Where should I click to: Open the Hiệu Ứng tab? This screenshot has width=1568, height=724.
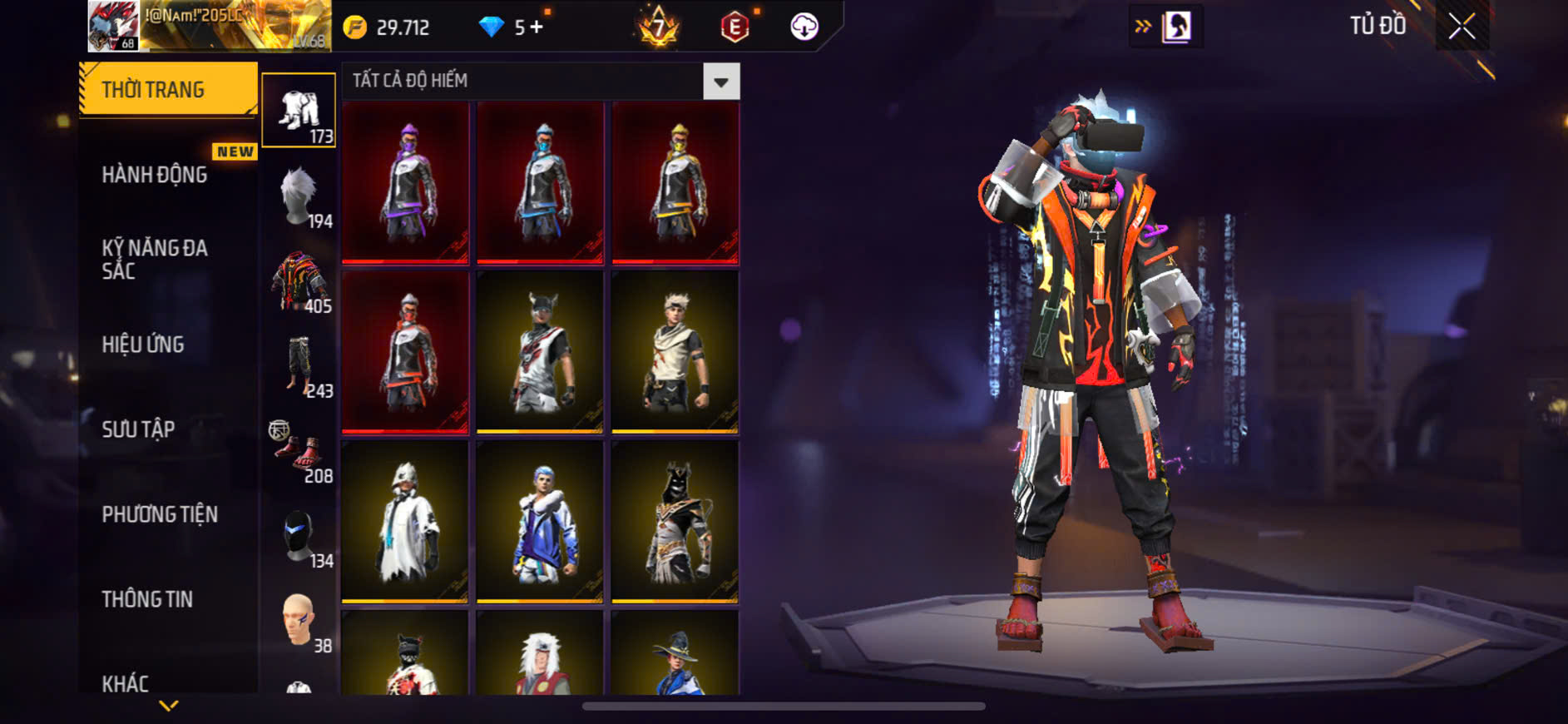pyautogui.click(x=143, y=345)
